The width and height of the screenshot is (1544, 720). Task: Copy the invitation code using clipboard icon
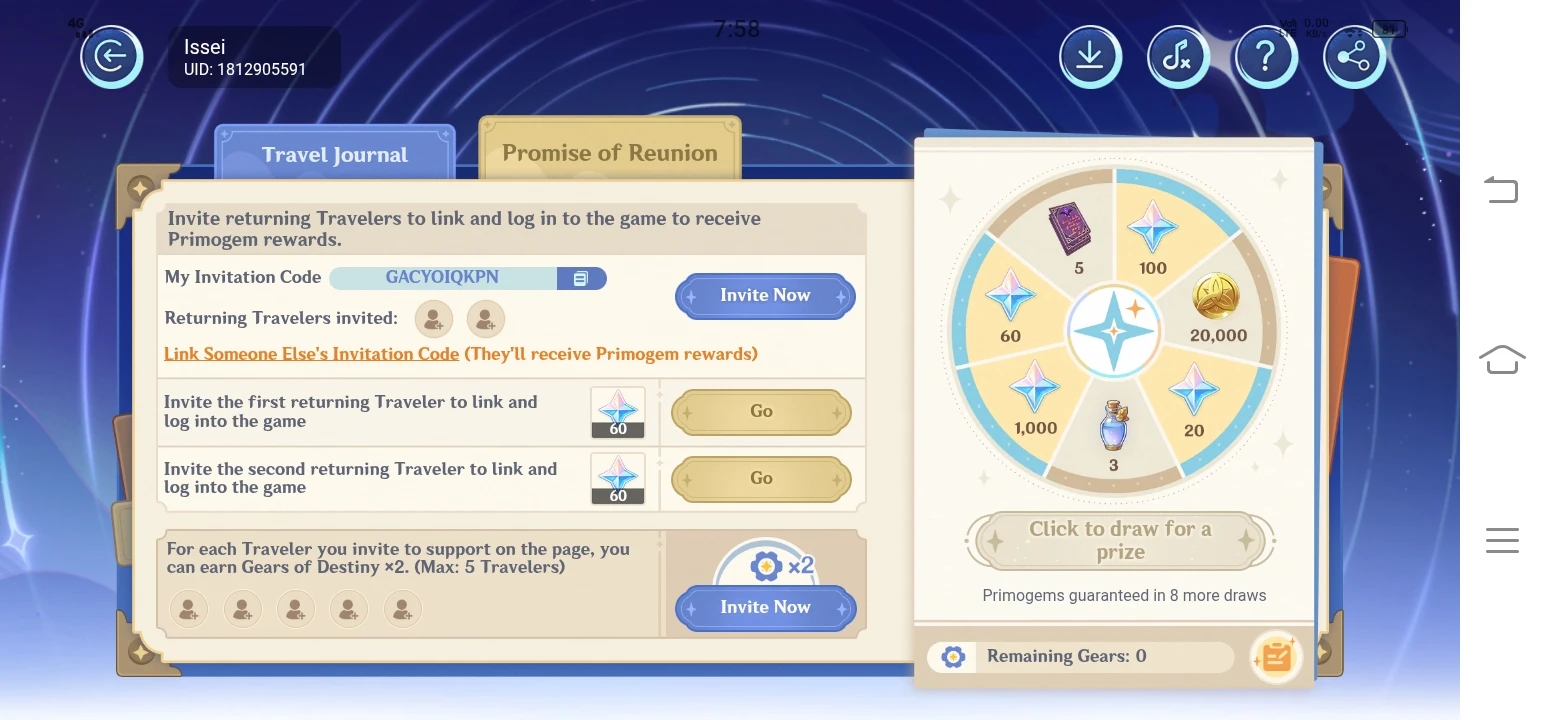582,278
